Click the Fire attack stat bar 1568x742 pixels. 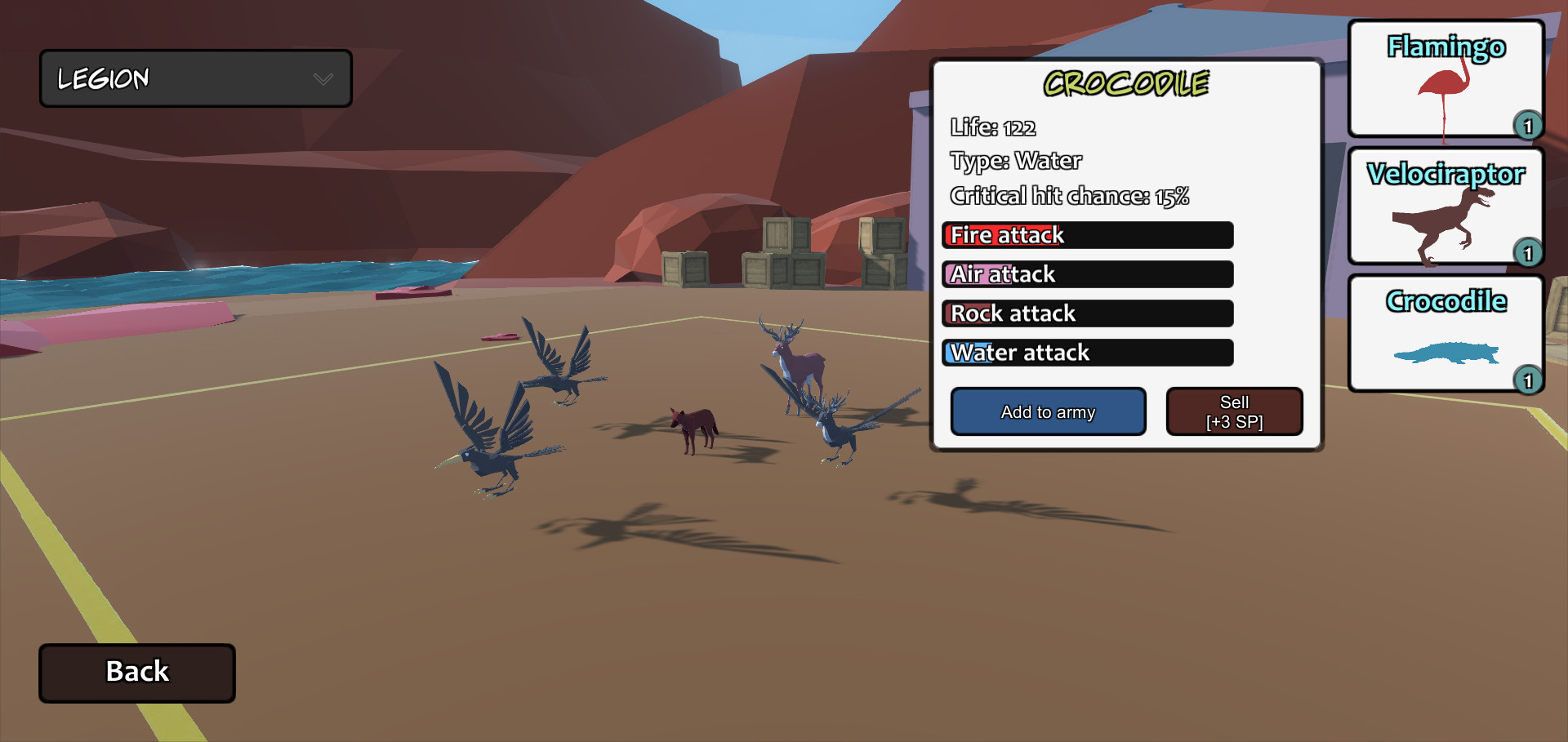[x=1087, y=235]
